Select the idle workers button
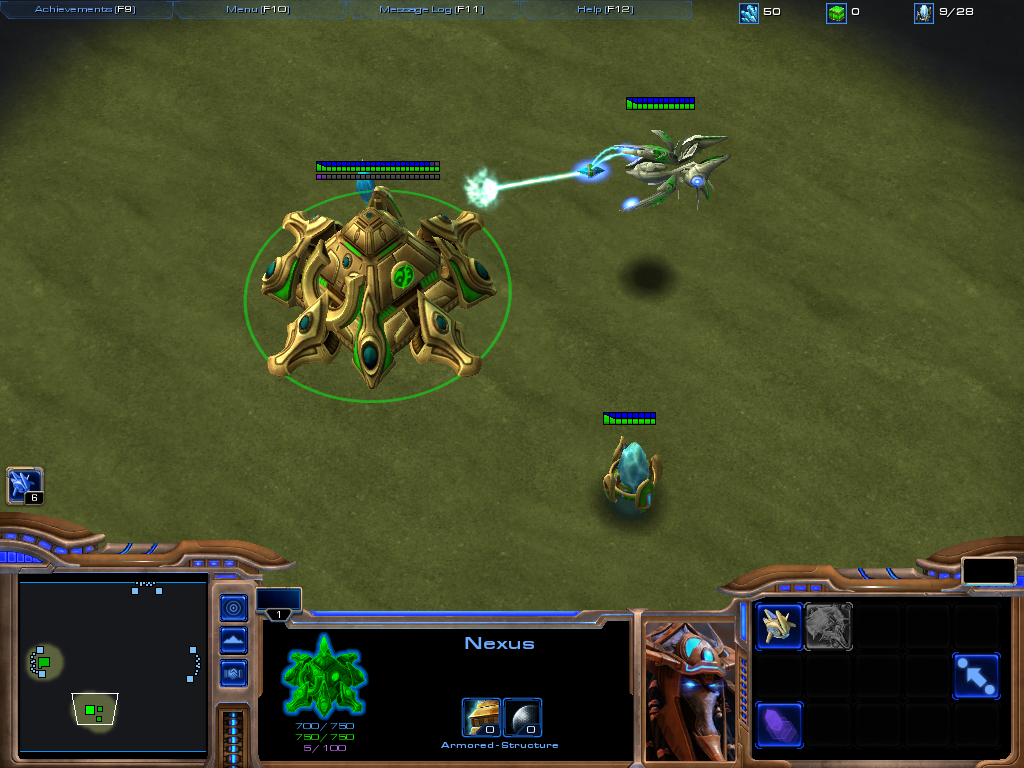 point(25,486)
